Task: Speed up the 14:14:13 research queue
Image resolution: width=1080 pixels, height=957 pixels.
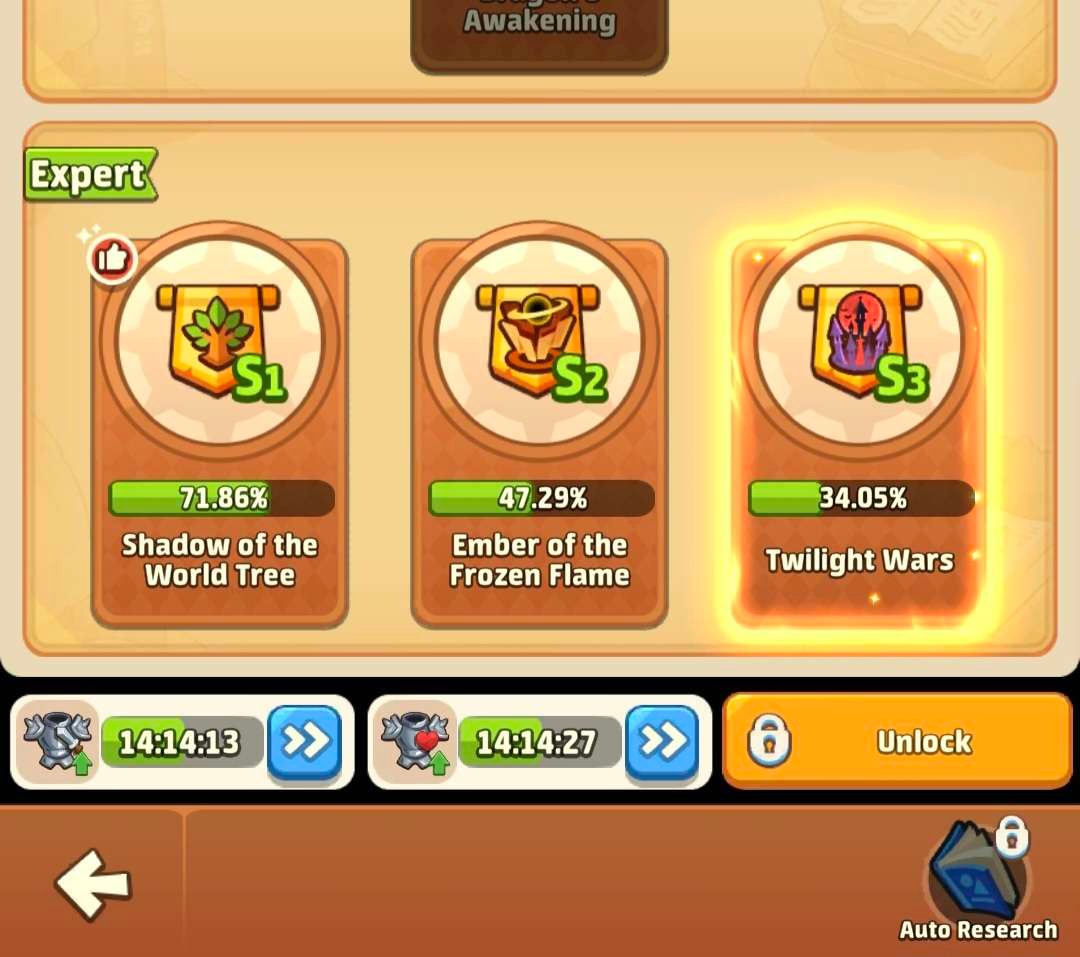Action: pyautogui.click(x=304, y=741)
